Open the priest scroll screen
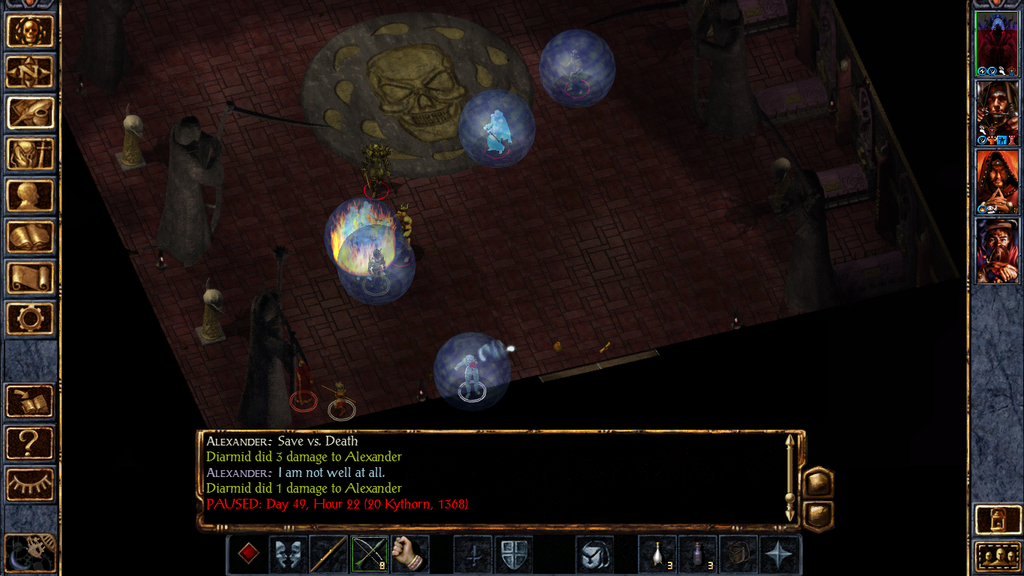The image size is (1024, 576). pos(30,277)
